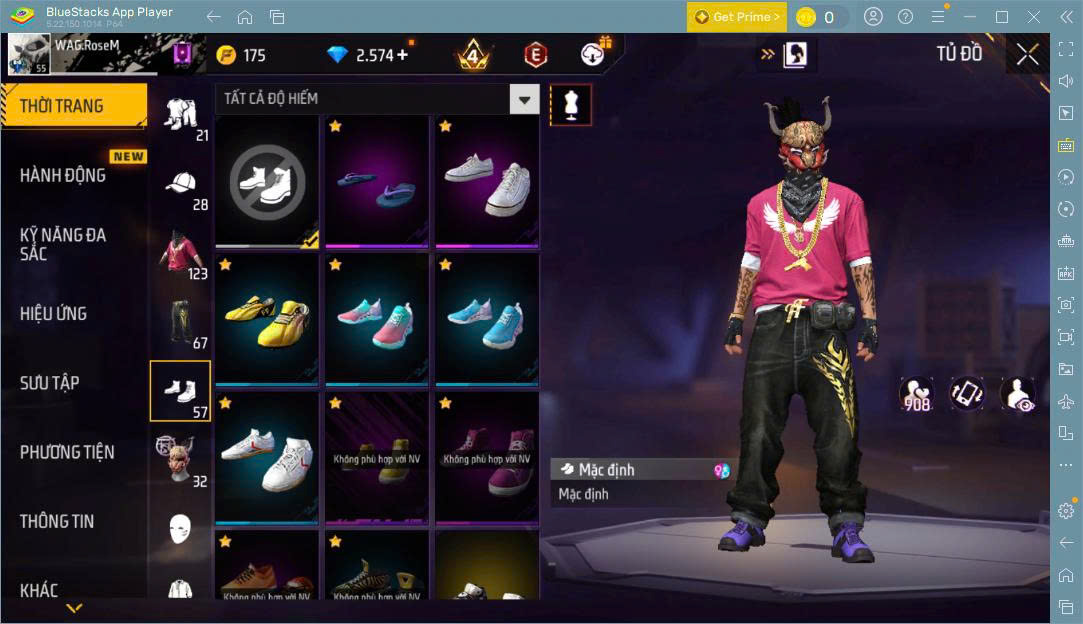Open the Hành Động menu section
The height and width of the screenshot is (624, 1083).
point(63,175)
